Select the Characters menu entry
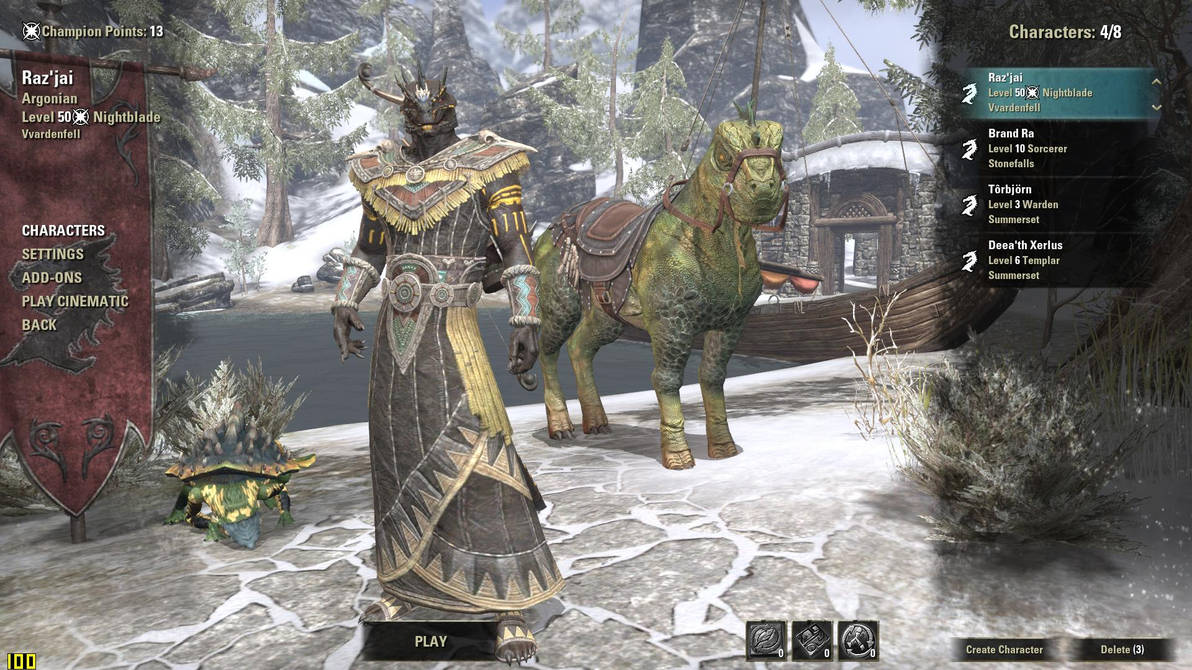1192x670 pixels. (x=63, y=230)
